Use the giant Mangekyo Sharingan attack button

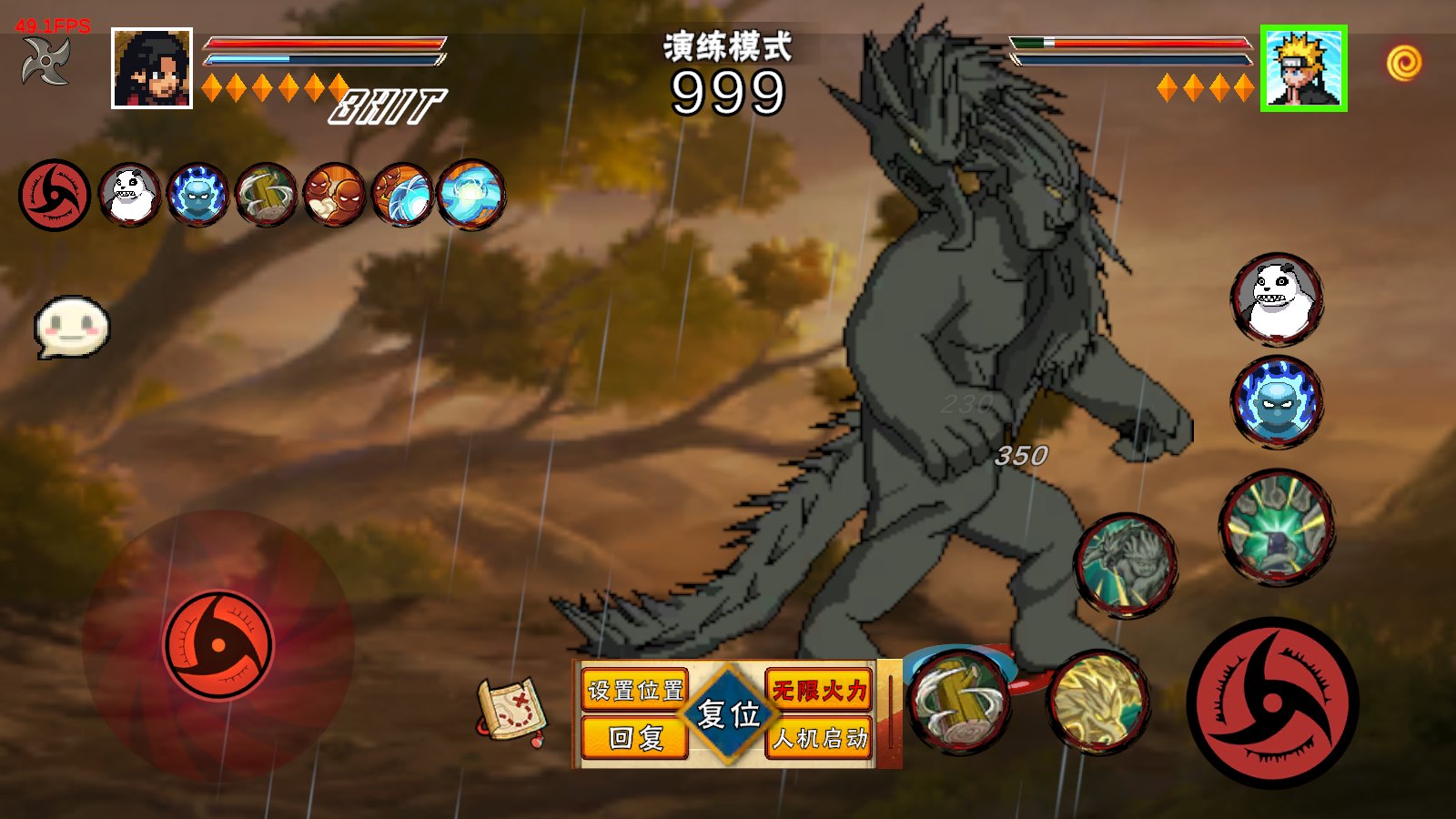[x=1272, y=703]
